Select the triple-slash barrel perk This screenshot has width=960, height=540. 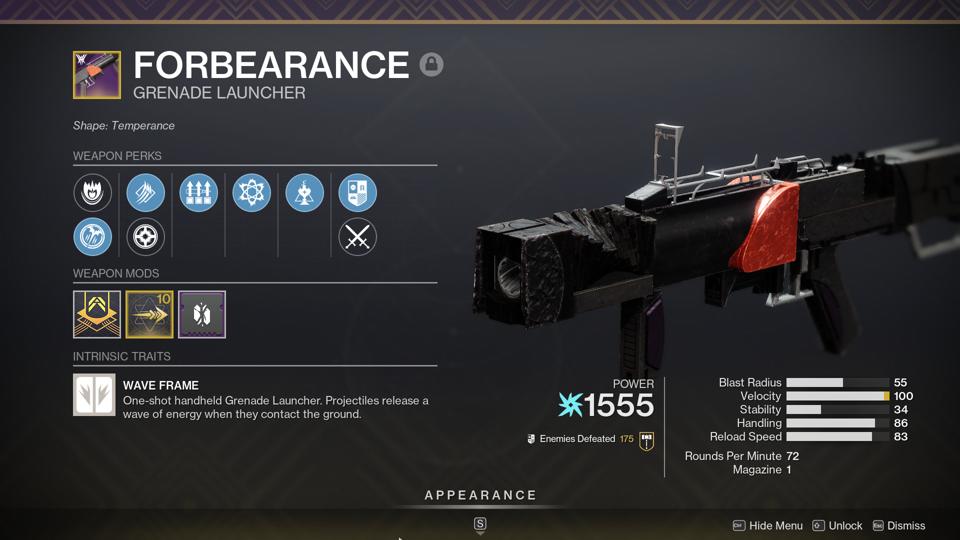tap(146, 192)
